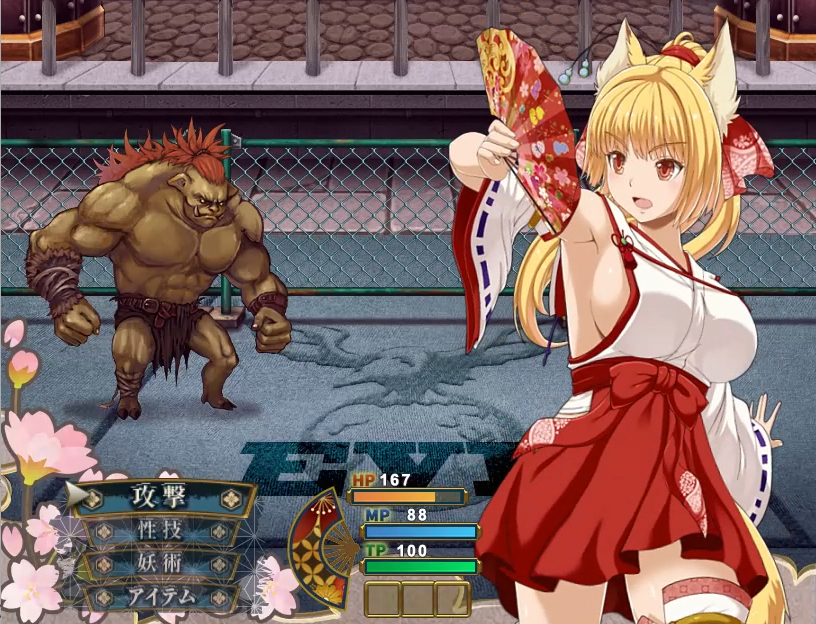Screen dimensions: 816x624
Task: Choose the 性技 command
Action: pos(161,530)
